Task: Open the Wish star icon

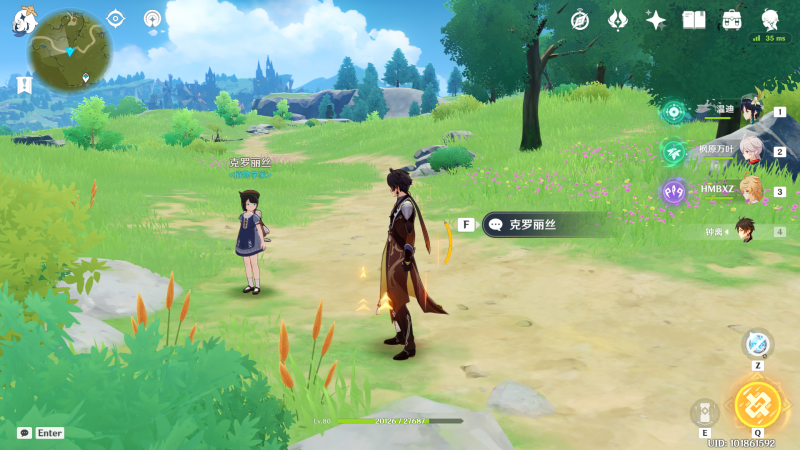Action: [x=618, y=20]
